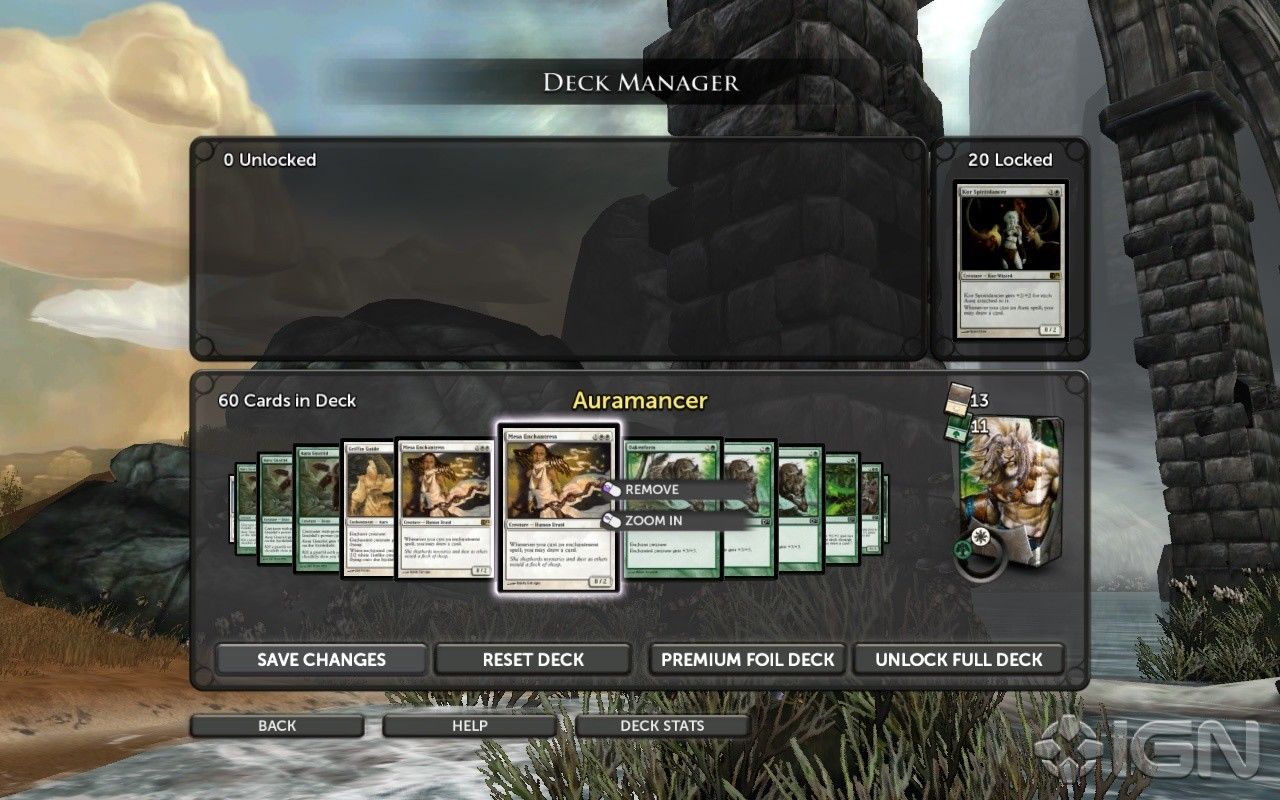
Task: Remove the selected Mesa Enchantress card
Action: 652,490
